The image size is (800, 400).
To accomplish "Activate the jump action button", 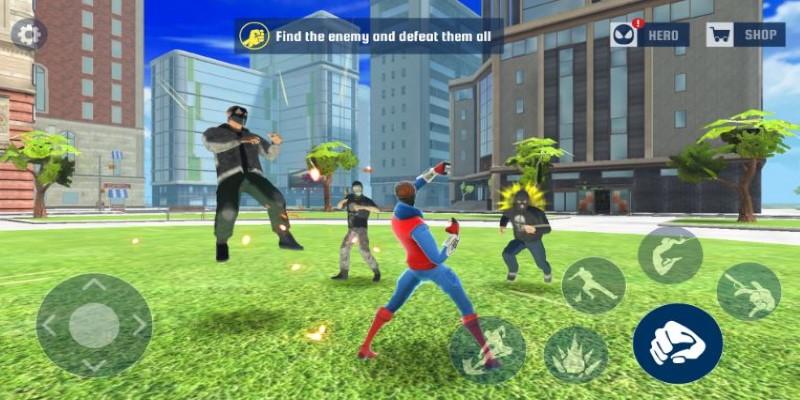I will [670, 255].
